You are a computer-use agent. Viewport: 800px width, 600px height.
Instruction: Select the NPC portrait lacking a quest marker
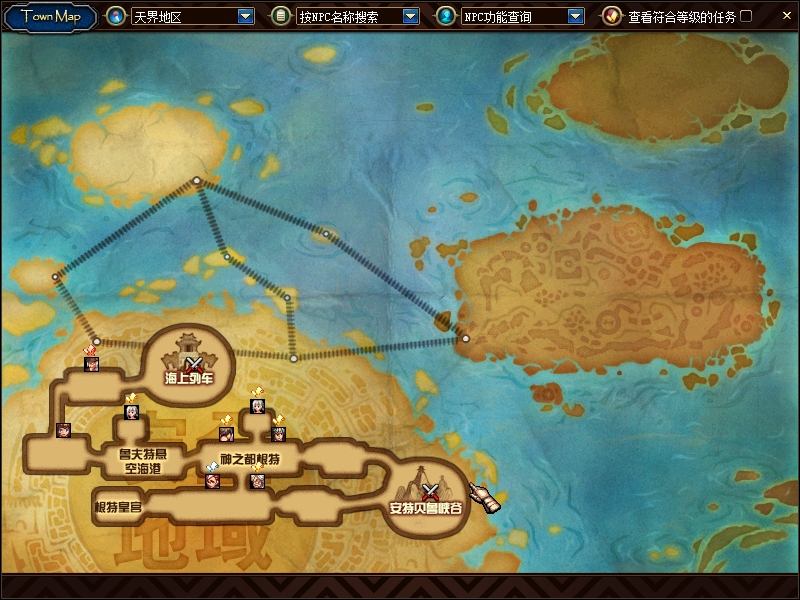click(x=64, y=431)
